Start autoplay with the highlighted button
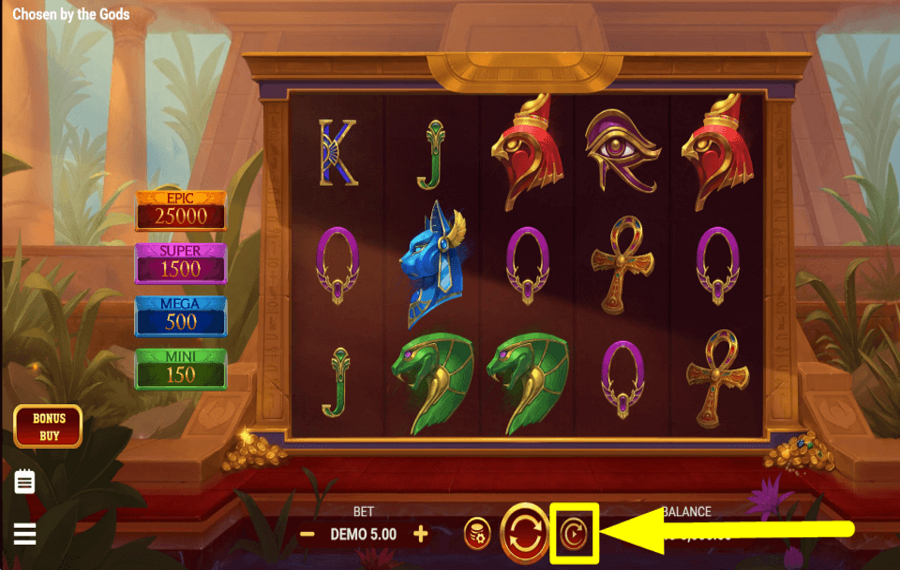 pos(574,533)
